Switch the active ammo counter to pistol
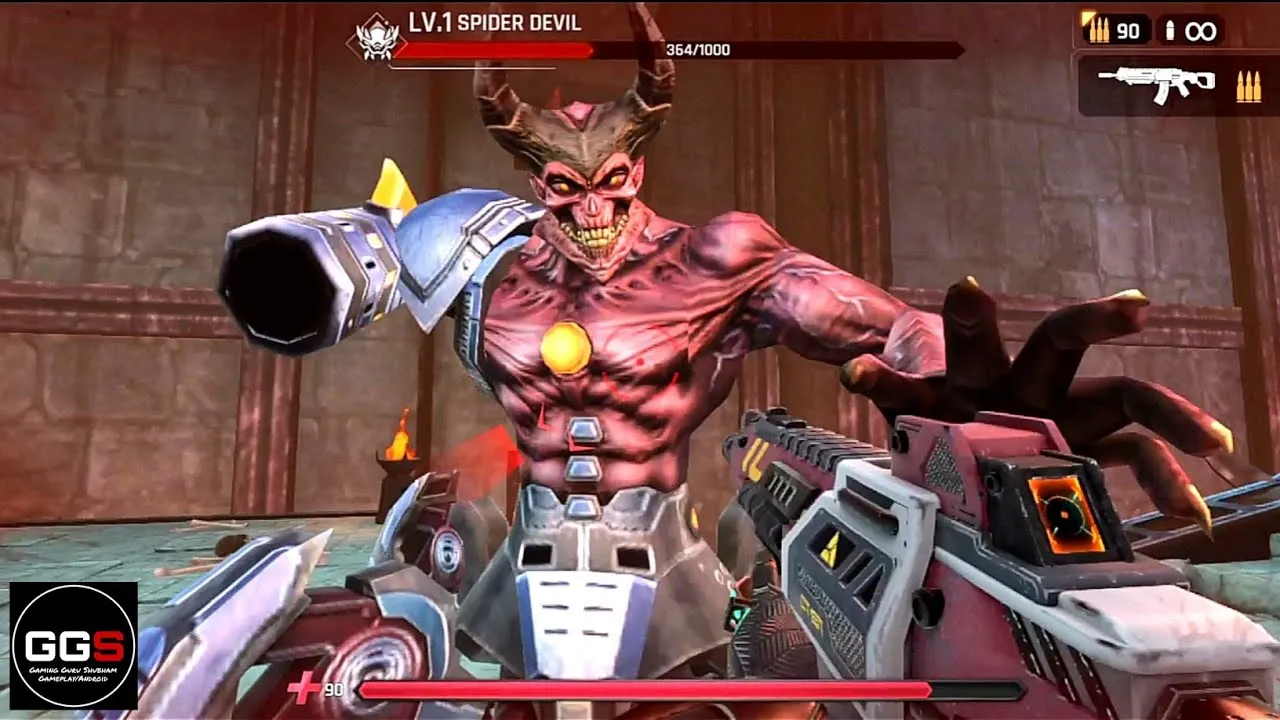Viewport: 1280px width, 720px height. pyautogui.click(x=1185, y=31)
